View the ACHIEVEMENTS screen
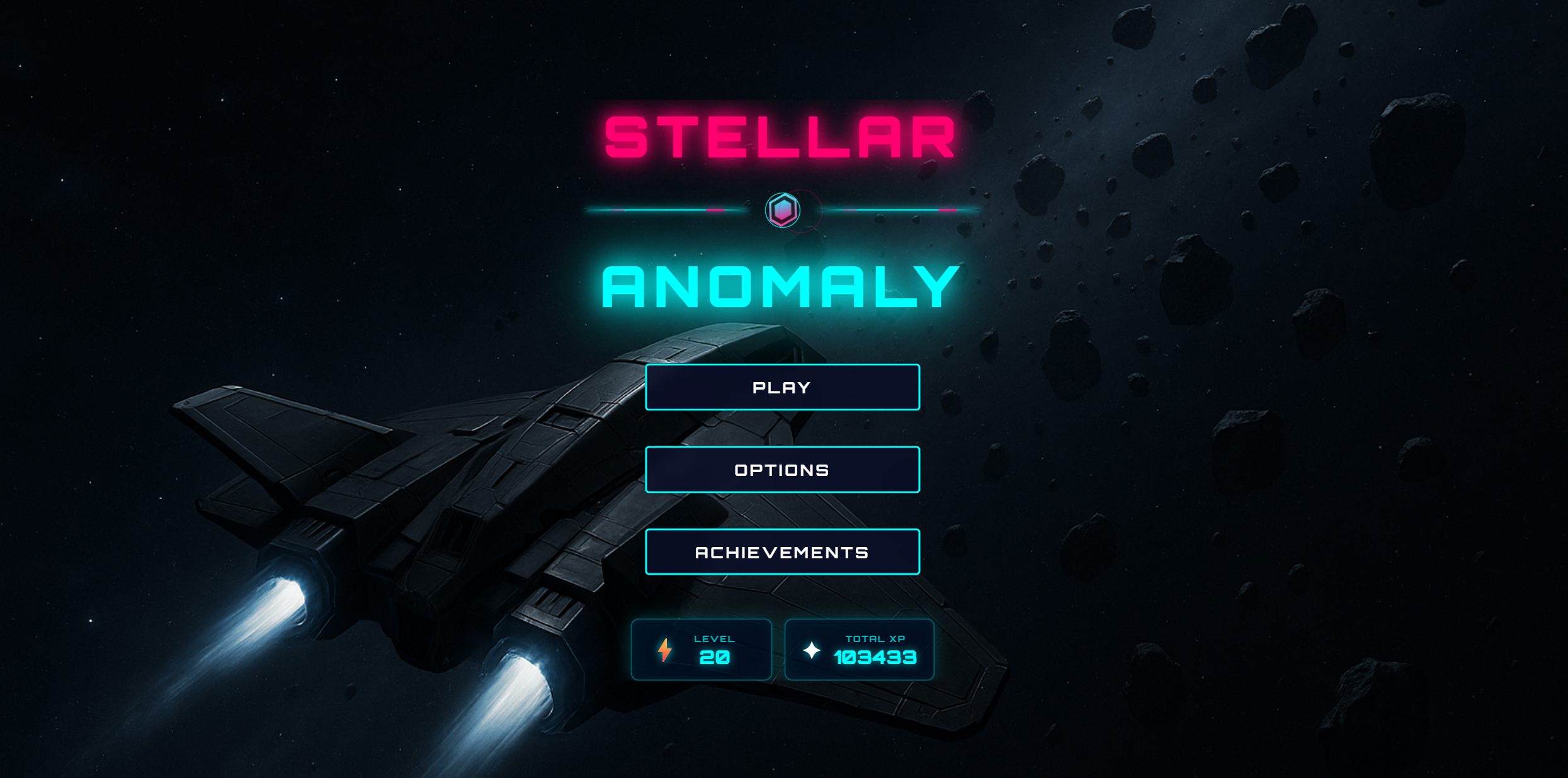Viewport: 1568px width, 778px height. [781, 552]
